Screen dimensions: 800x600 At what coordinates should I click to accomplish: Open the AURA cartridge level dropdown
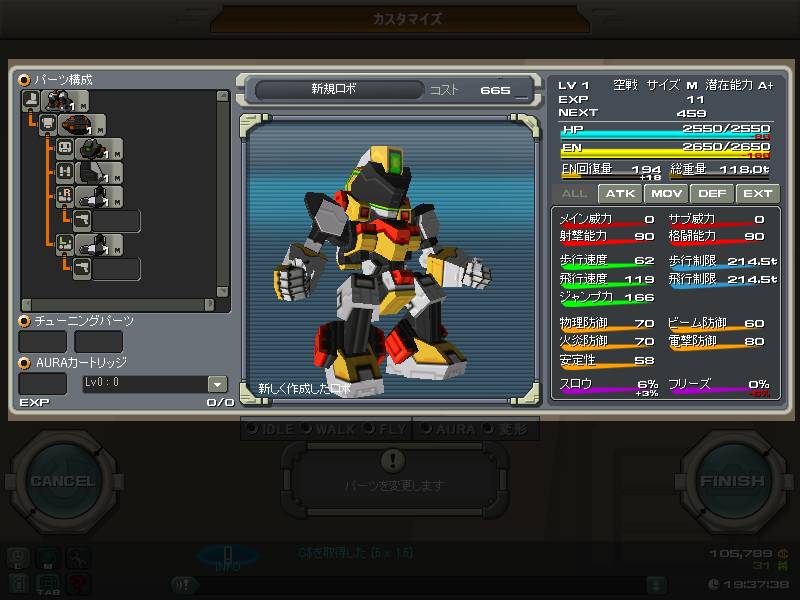tap(217, 384)
